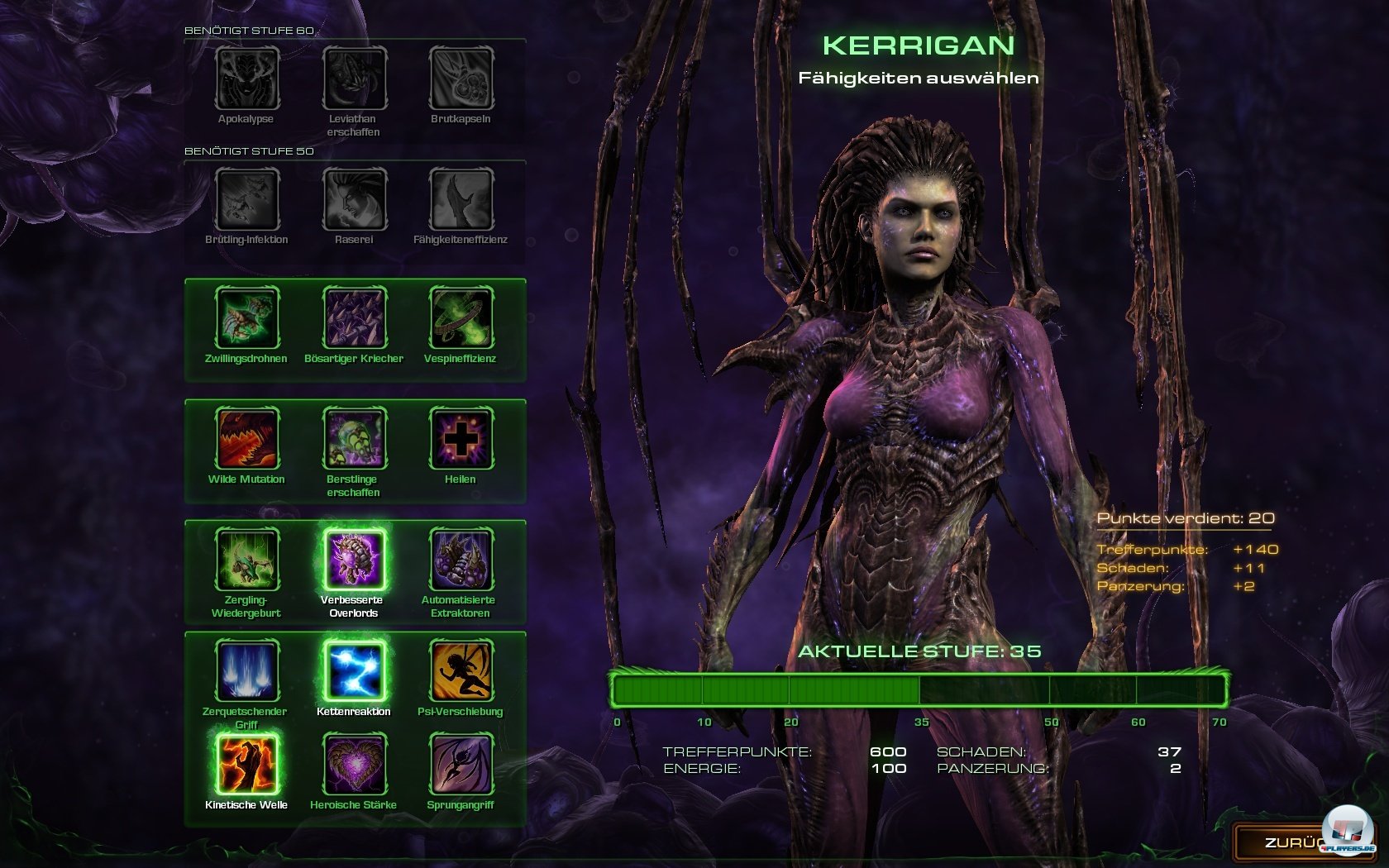View the locked Apokalypse ability
1389x868 pixels.
pyautogui.click(x=247, y=79)
